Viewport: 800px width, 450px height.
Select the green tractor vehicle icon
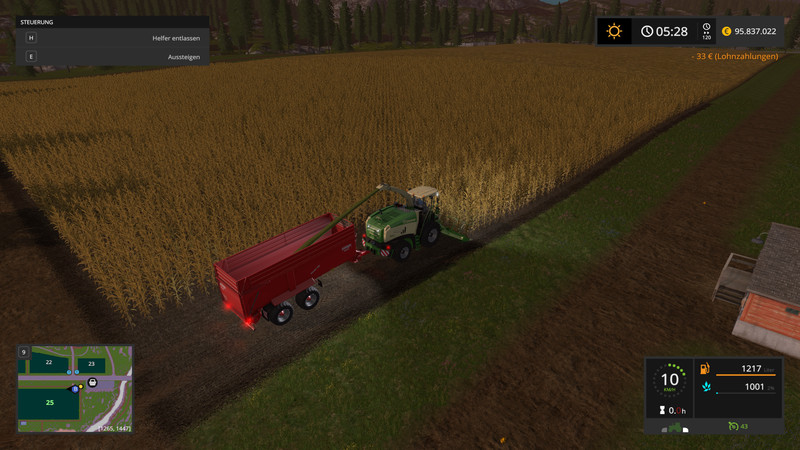(676, 428)
